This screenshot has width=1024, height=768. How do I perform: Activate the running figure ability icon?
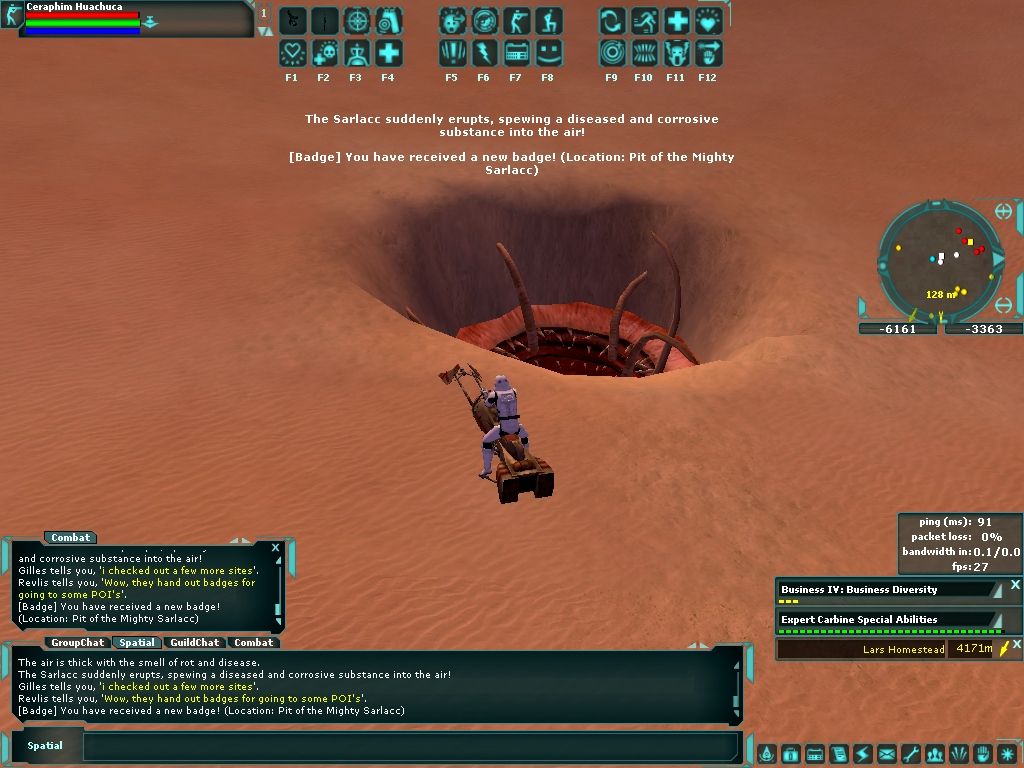coord(645,21)
